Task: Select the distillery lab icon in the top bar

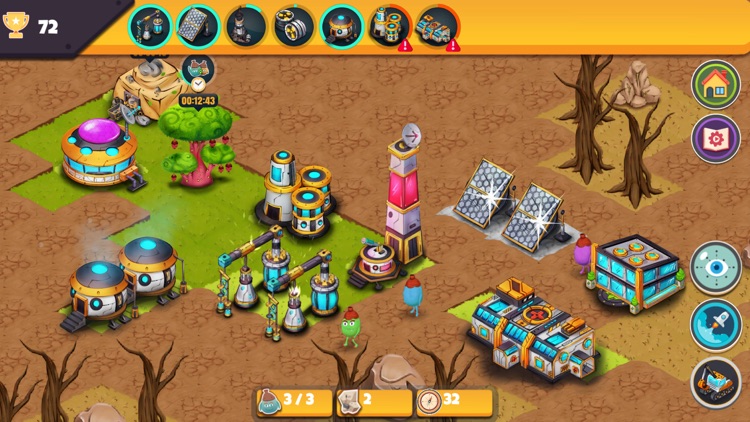Action: [x=151, y=25]
